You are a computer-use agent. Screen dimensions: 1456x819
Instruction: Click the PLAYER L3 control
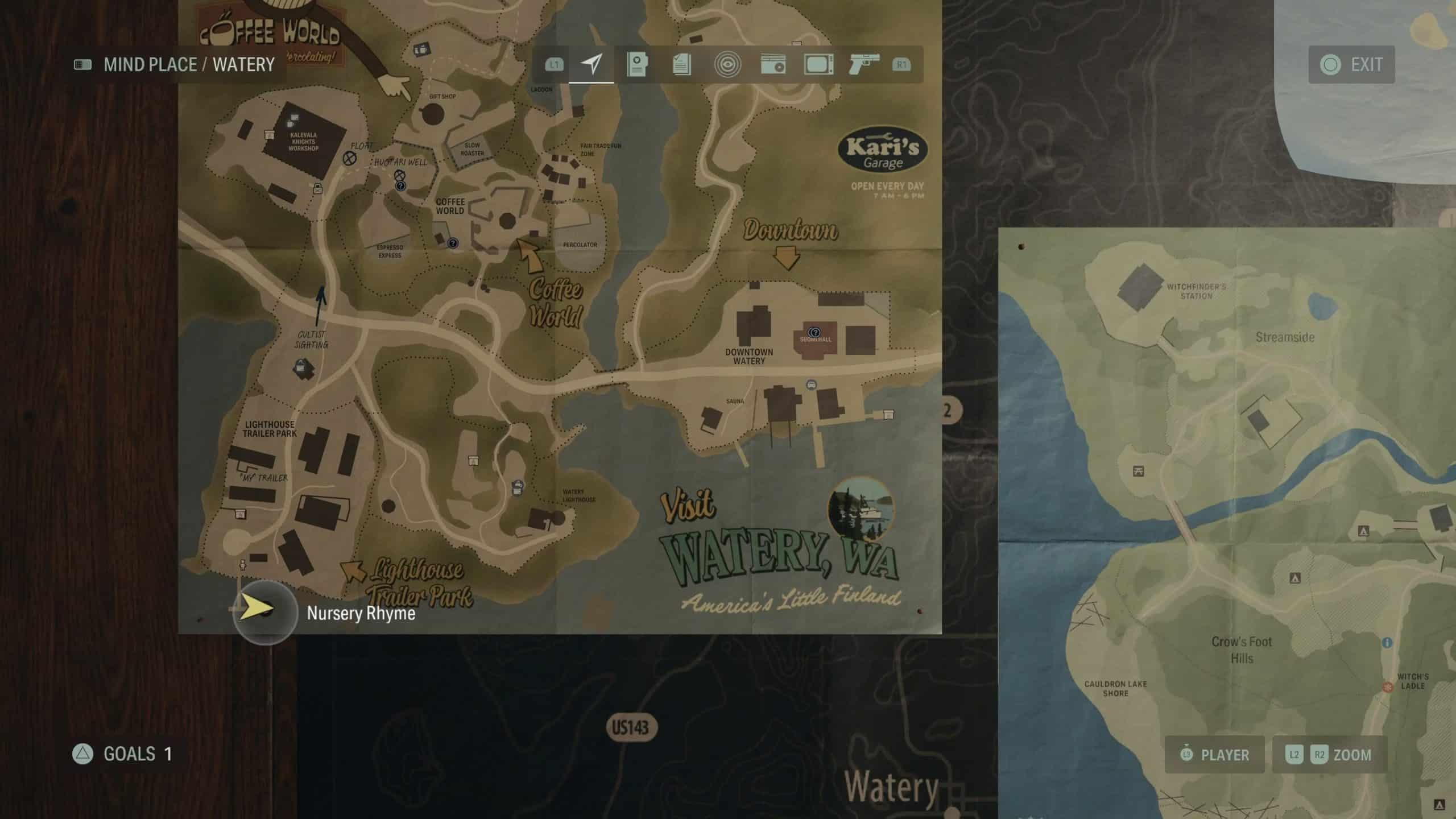point(1215,755)
